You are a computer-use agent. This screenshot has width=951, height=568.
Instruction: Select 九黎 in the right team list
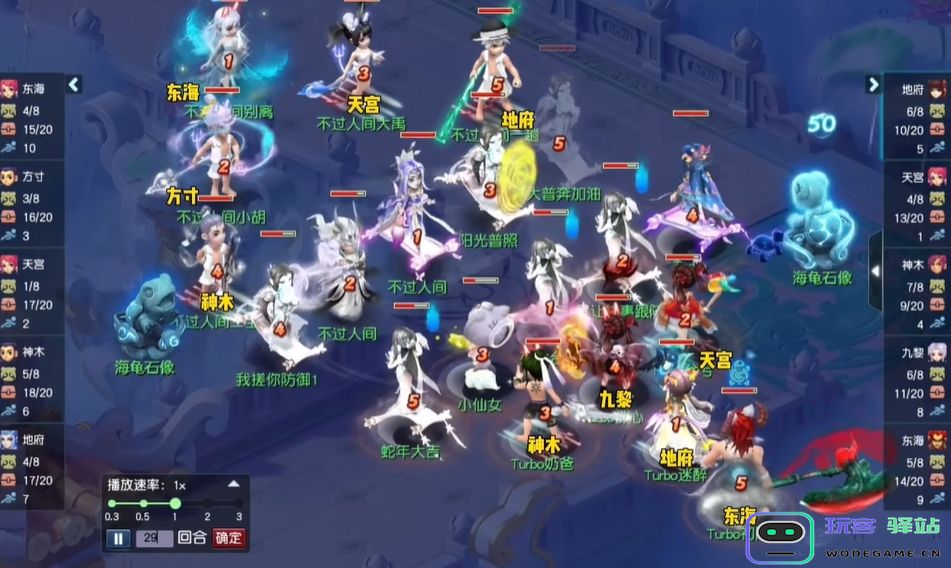coord(917,352)
